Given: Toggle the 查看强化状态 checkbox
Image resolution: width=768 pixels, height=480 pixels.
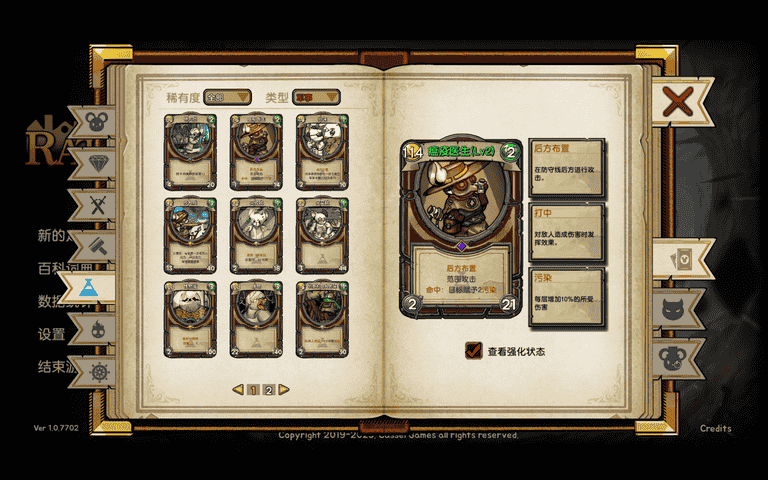Looking at the screenshot, I should coord(474,351).
